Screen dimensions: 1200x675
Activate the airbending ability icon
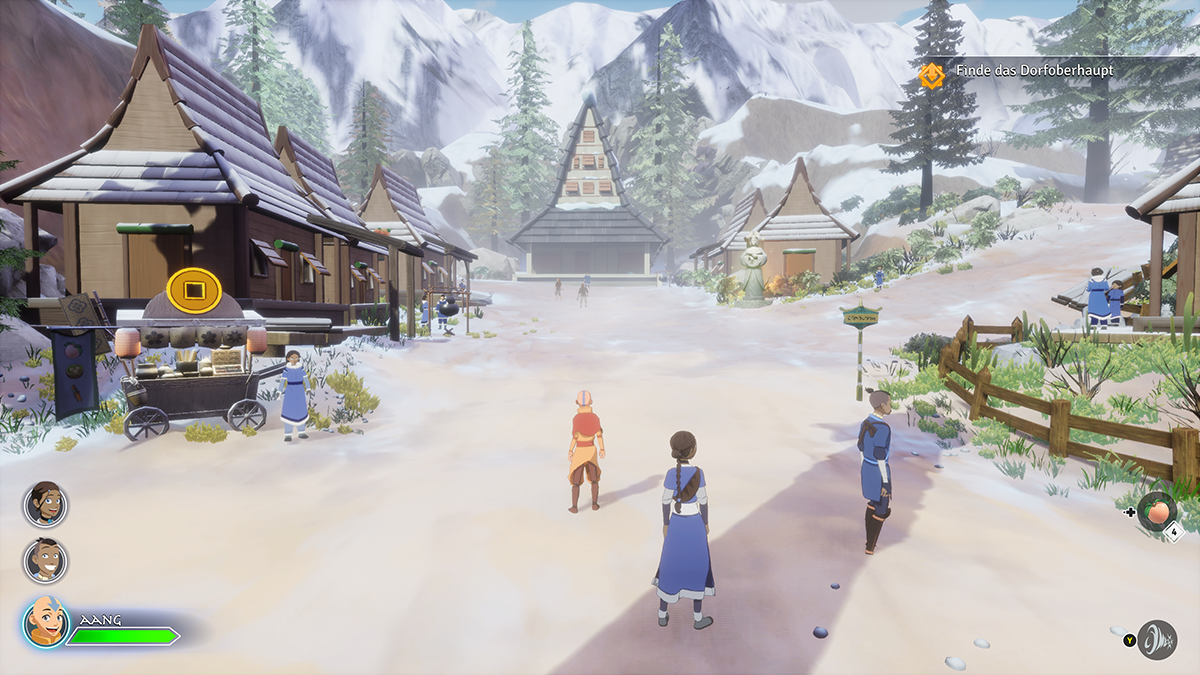coord(1157,639)
